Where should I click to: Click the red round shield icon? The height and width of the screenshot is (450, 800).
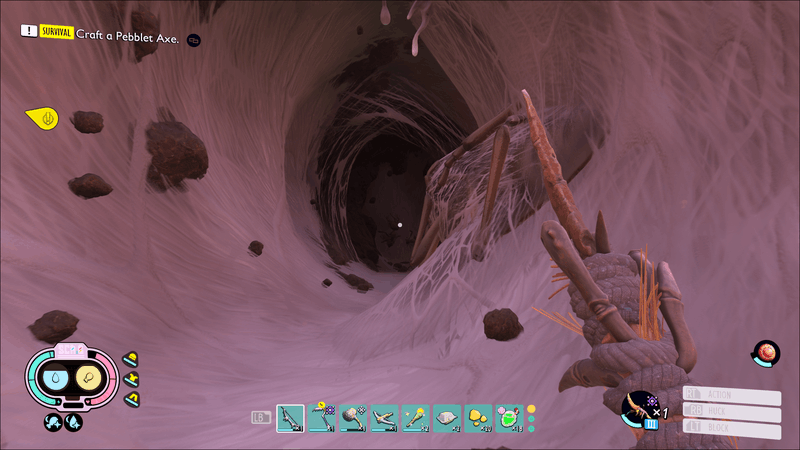coord(766,353)
